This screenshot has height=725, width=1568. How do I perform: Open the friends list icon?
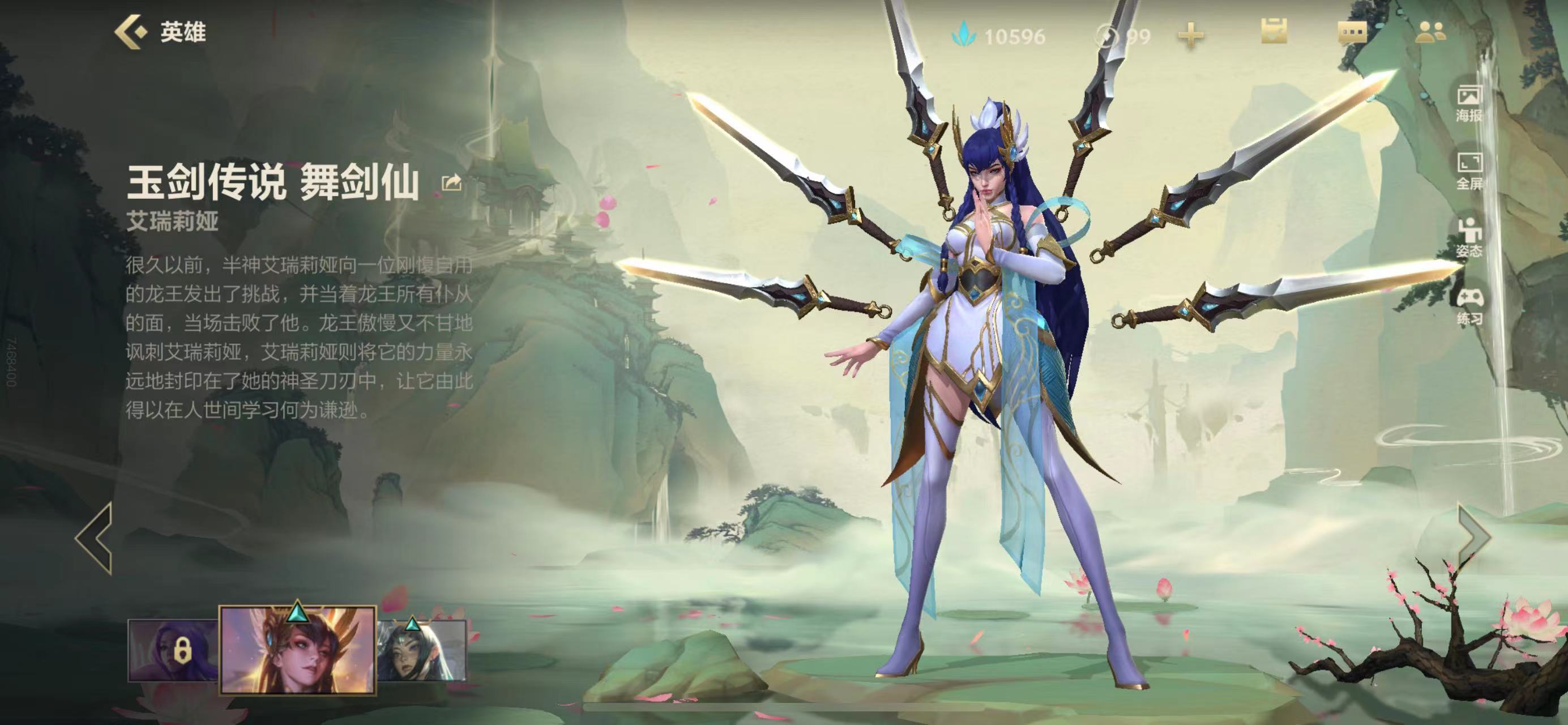[x=1430, y=33]
